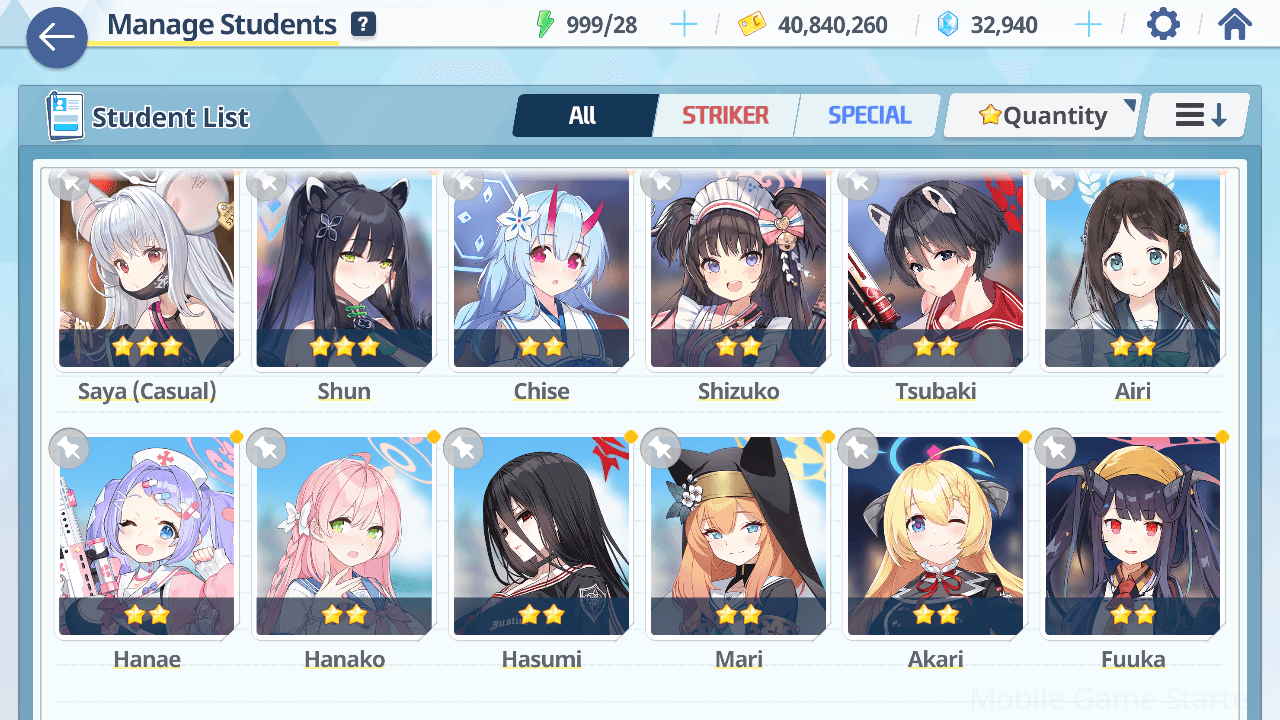Viewport: 1280px width, 720px height.
Task: Select the Saya (Casual) student card
Action: point(146,270)
